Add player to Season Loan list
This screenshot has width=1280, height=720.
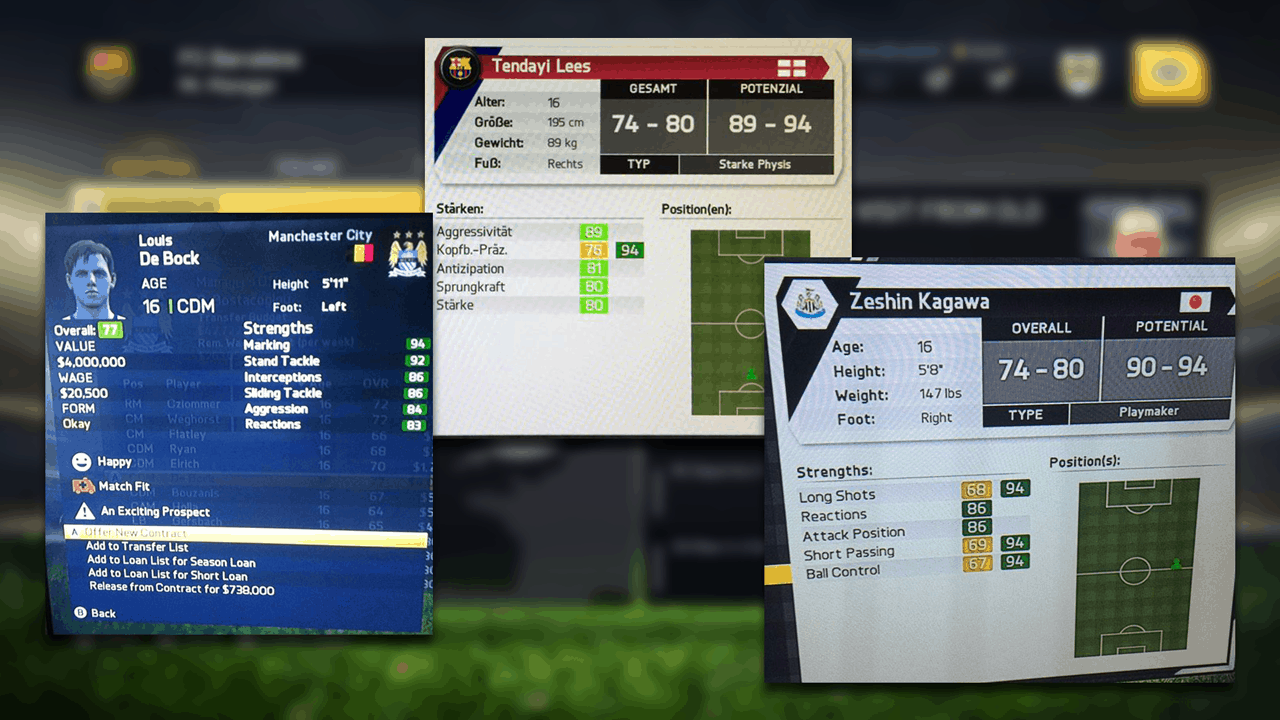(170, 561)
